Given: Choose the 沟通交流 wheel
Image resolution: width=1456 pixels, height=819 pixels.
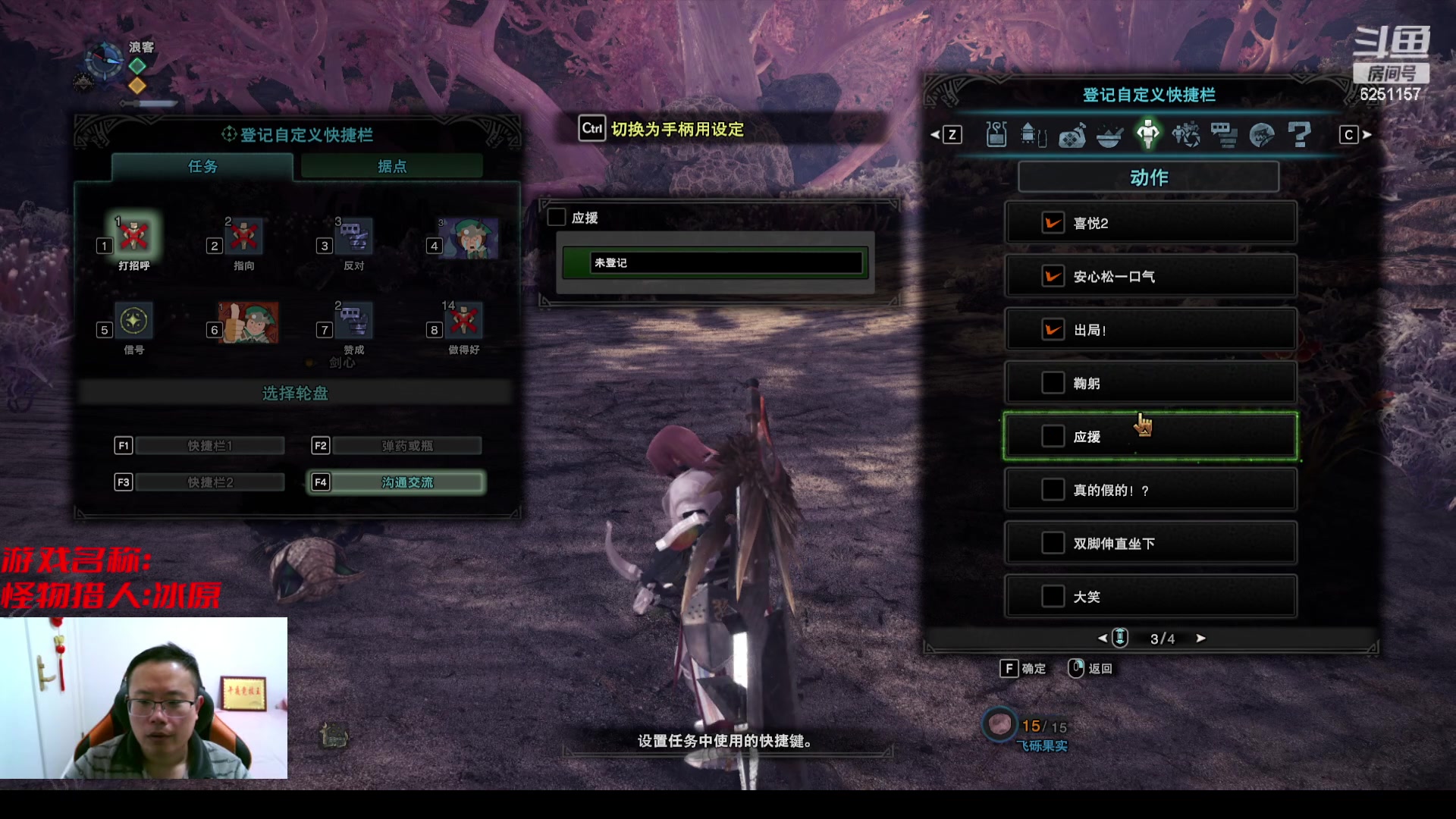Looking at the screenshot, I should pyautogui.click(x=407, y=482).
